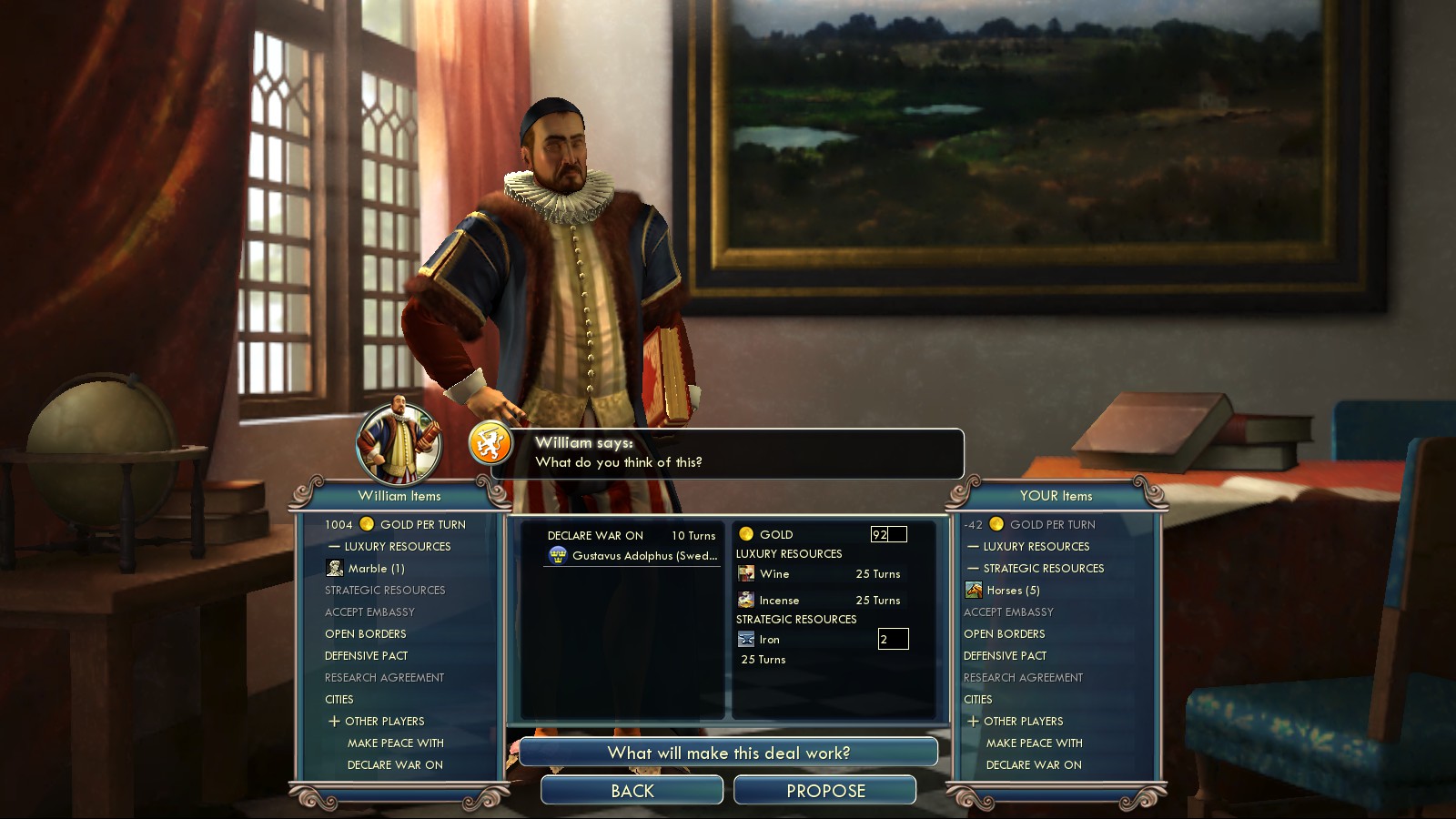Image resolution: width=1456 pixels, height=819 pixels.
Task: Go back with the Back button
Action: click(632, 791)
